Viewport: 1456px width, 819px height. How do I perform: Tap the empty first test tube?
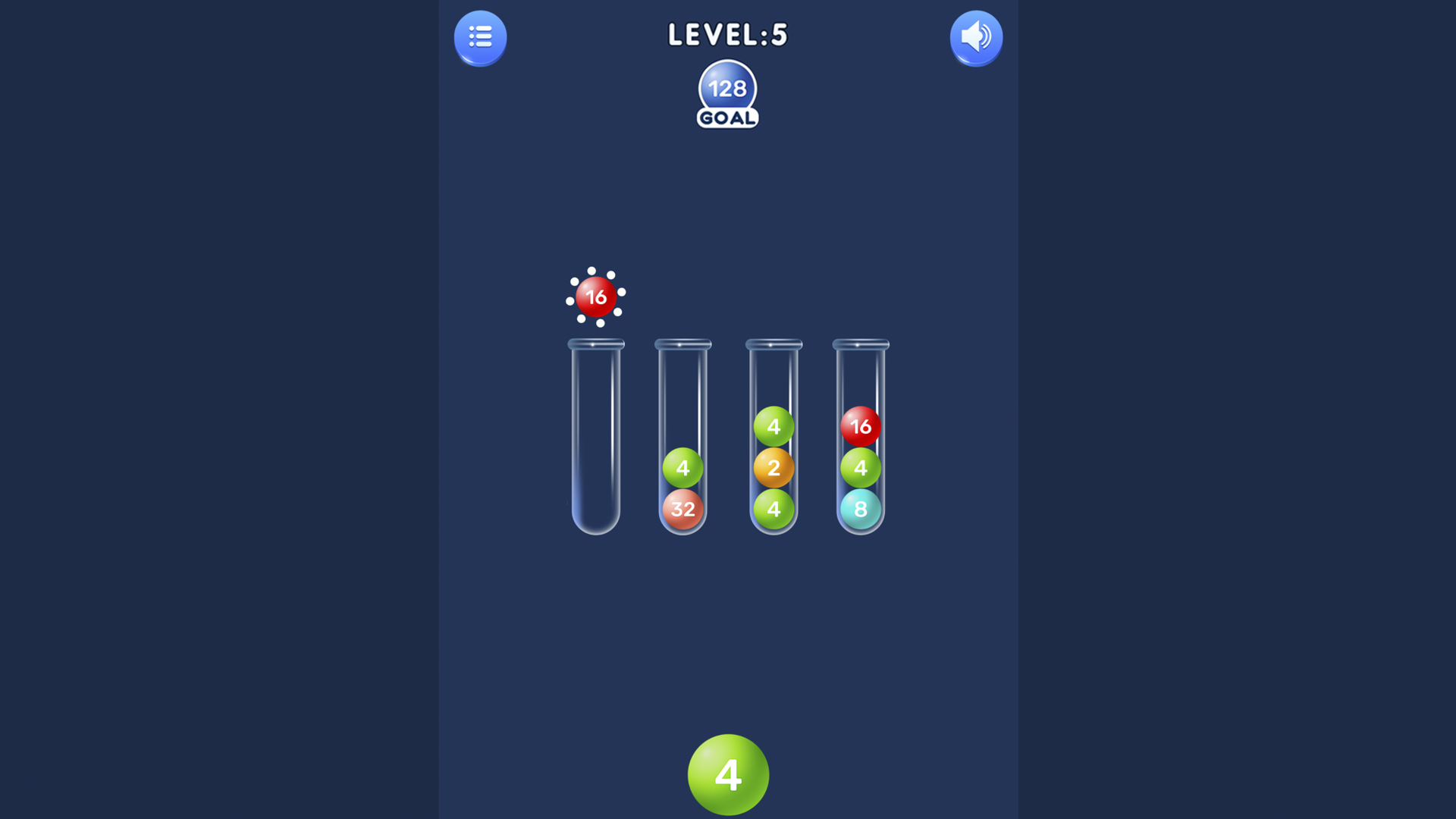(596, 440)
